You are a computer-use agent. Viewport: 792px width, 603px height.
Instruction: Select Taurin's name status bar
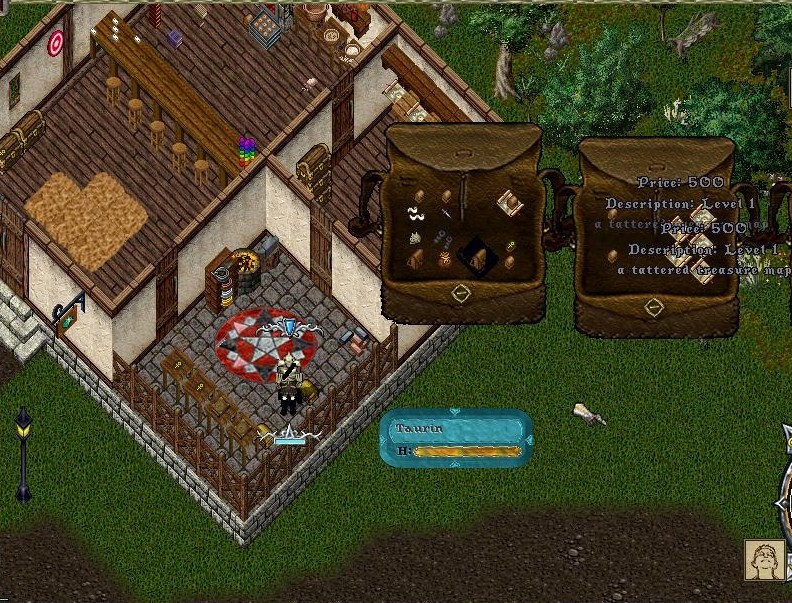(x=456, y=429)
